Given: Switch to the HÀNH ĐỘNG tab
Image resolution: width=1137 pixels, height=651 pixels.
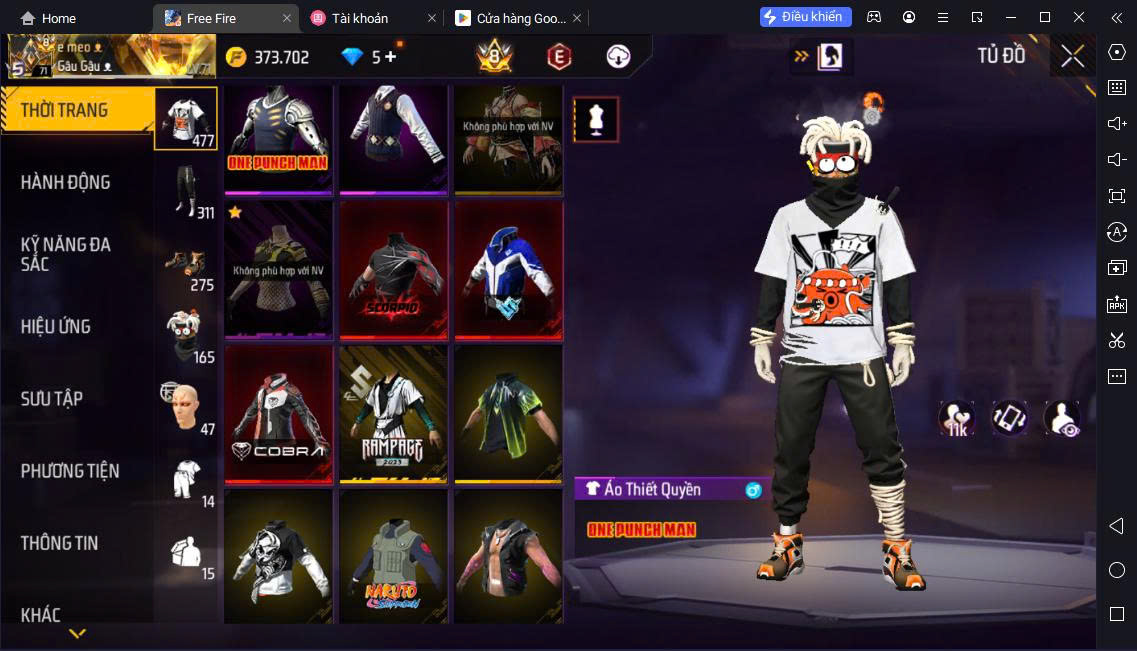Looking at the screenshot, I should [x=66, y=183].
